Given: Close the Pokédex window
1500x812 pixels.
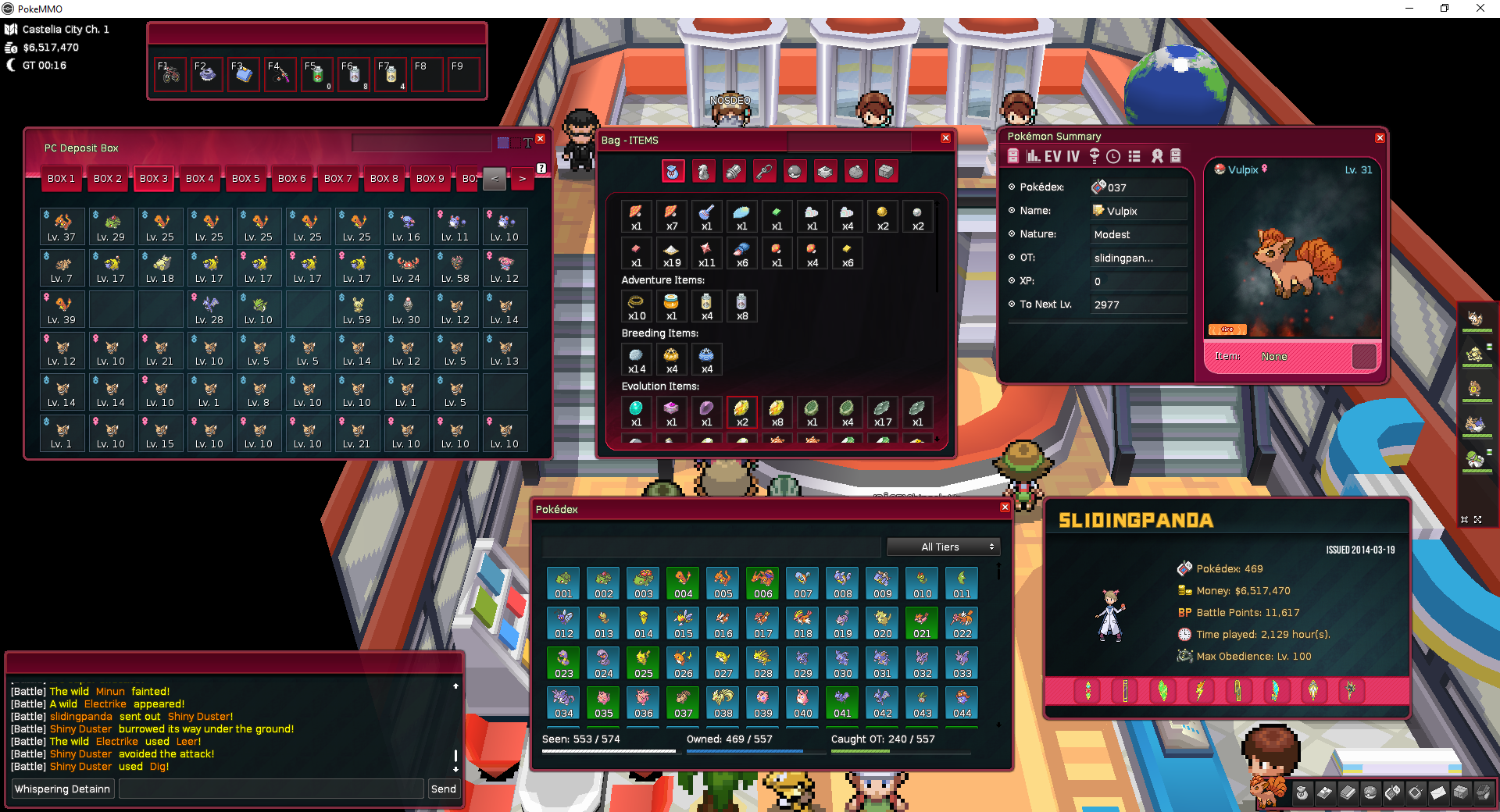Looking at the screenshot, I should click(1005, 507).
